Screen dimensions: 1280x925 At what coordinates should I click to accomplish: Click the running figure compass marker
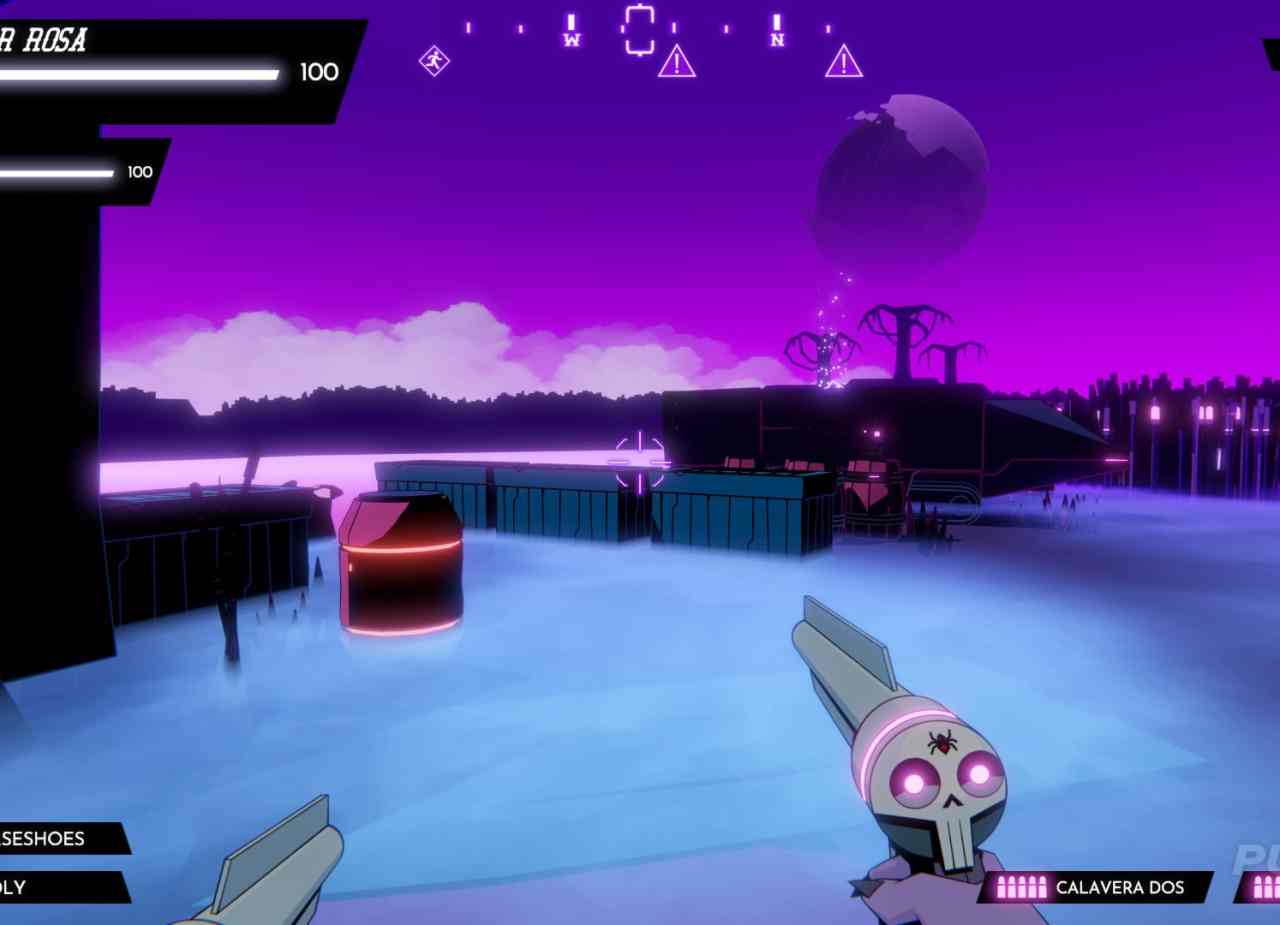434,61
